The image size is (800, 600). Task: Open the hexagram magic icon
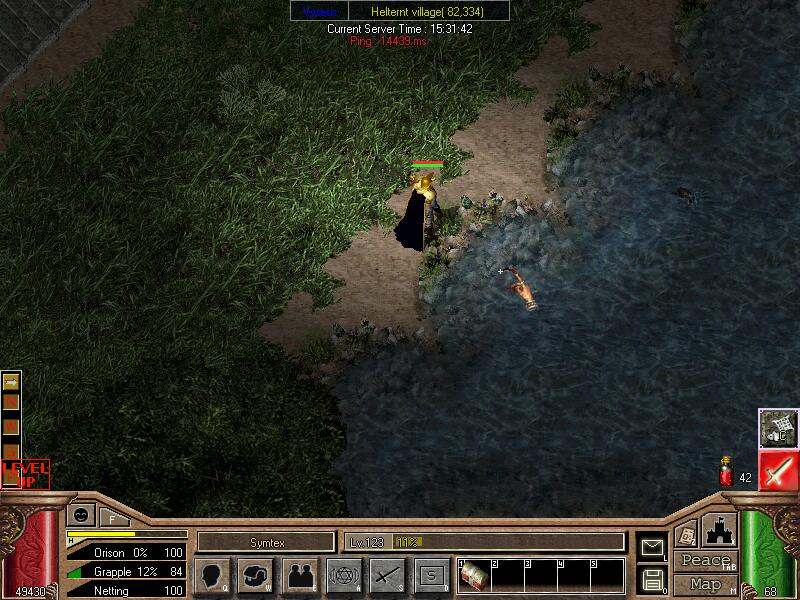point(344,576)
